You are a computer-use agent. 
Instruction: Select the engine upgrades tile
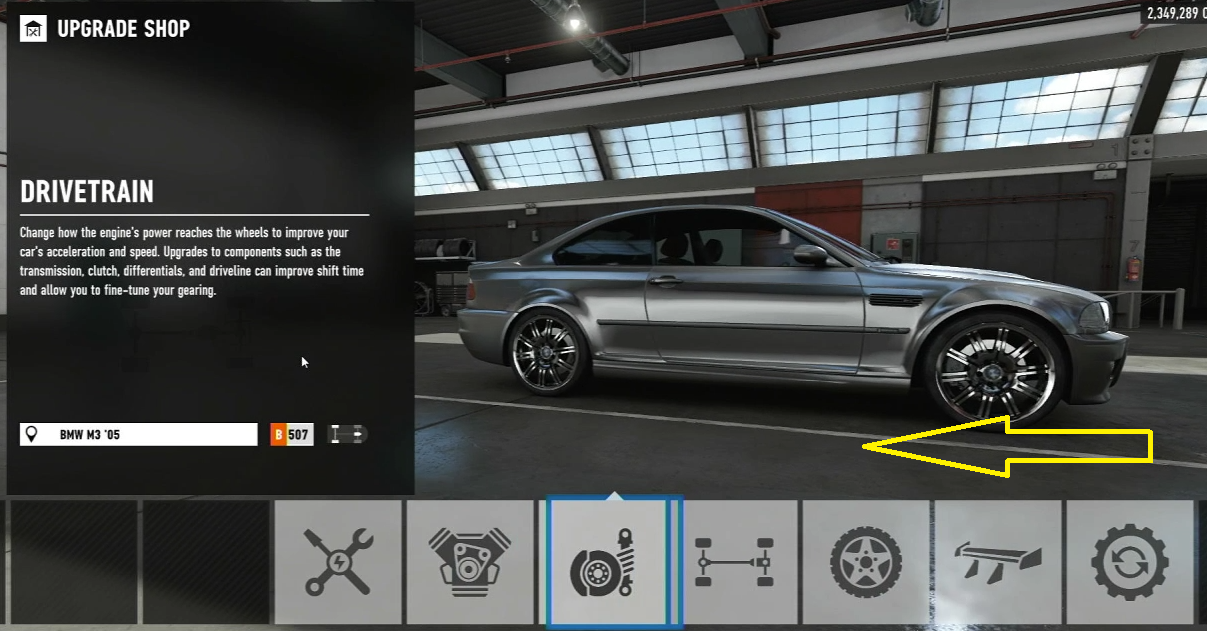469,562
